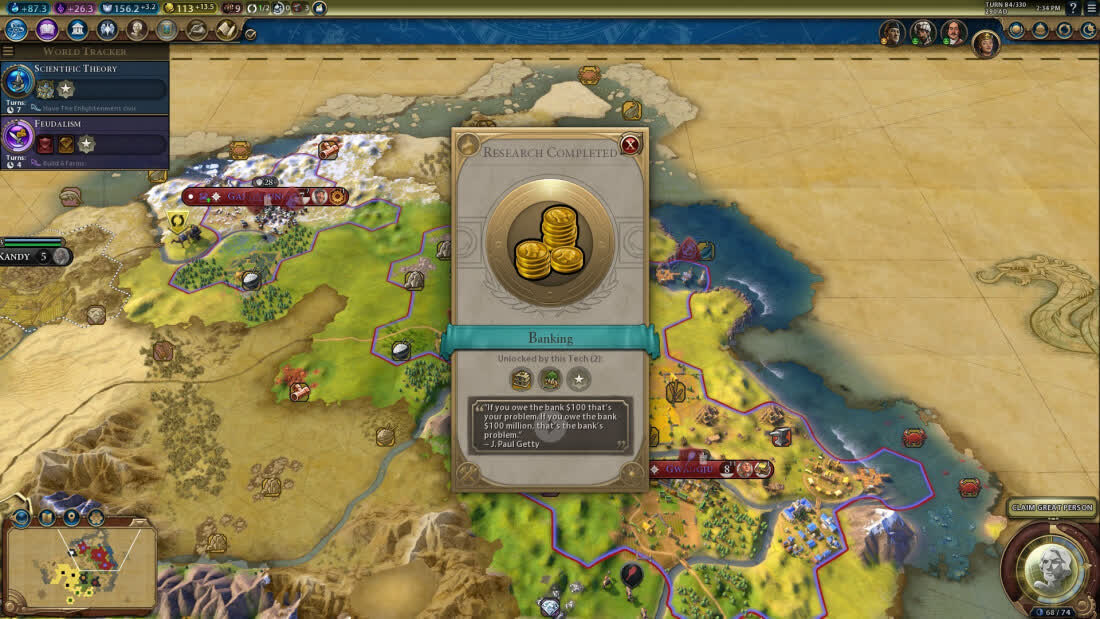1100x619 pixels.
Task: Open map lenses button above minimap
Action: tap(46, 517)
